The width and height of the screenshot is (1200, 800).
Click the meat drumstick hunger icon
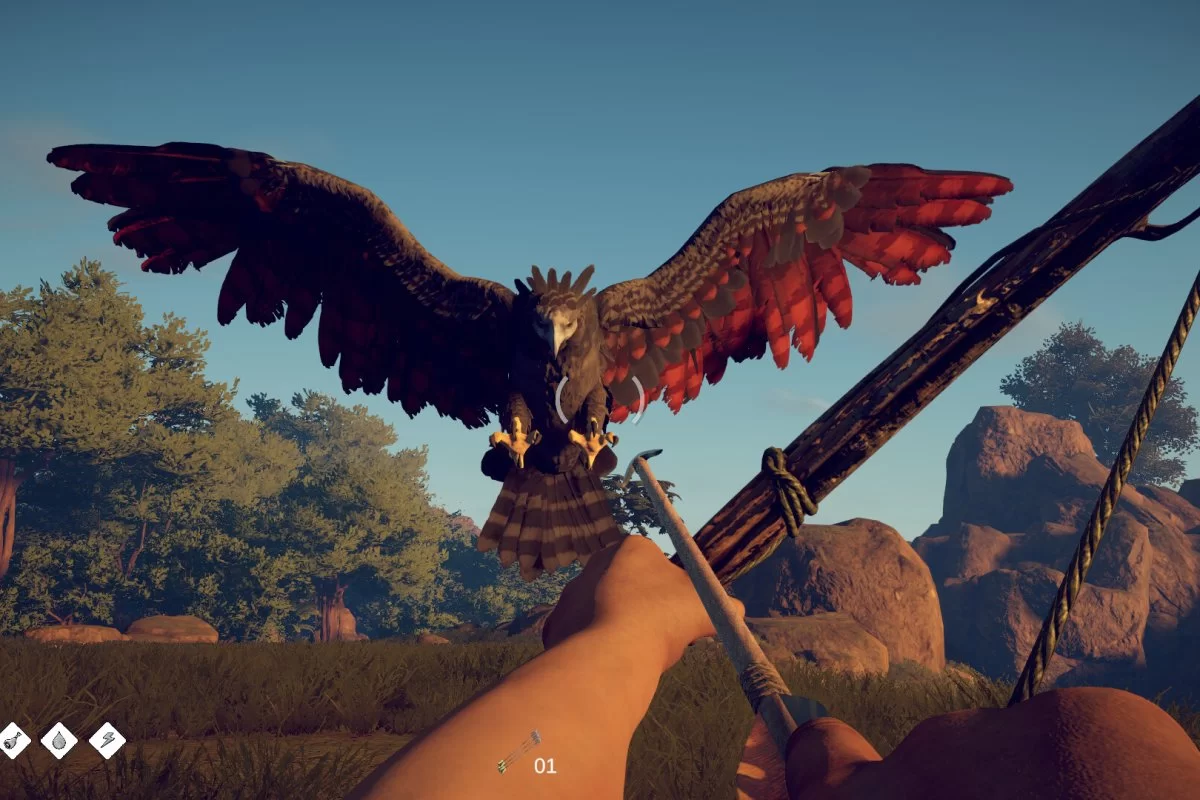click(13, 740)
